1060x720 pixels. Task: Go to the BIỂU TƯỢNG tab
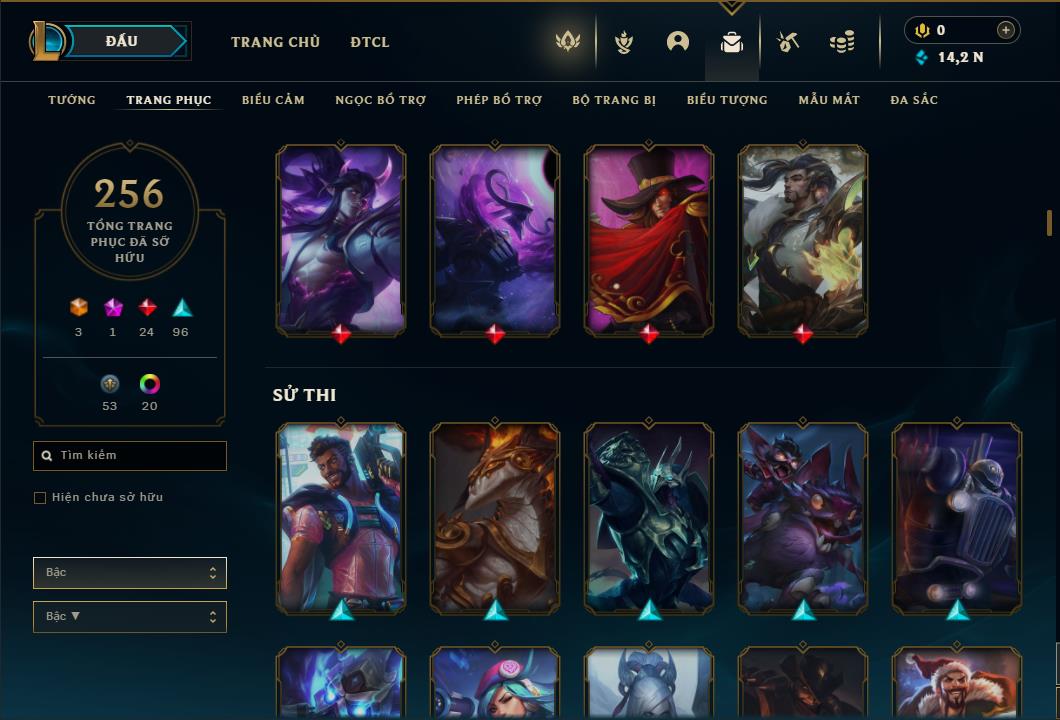tap(727, 100)
